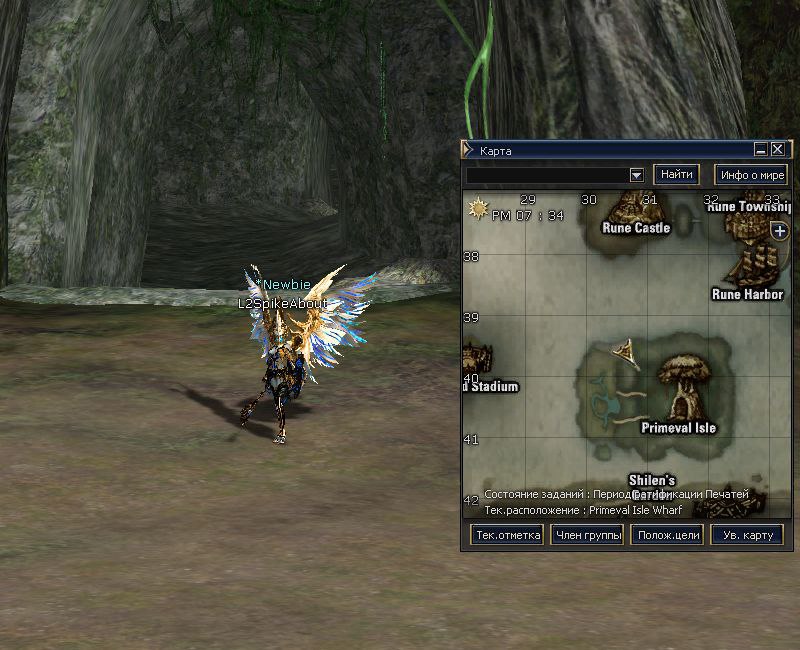Show Член группы on the map
The height and width of the screenshot is (650, 800).
click(587, 535)
